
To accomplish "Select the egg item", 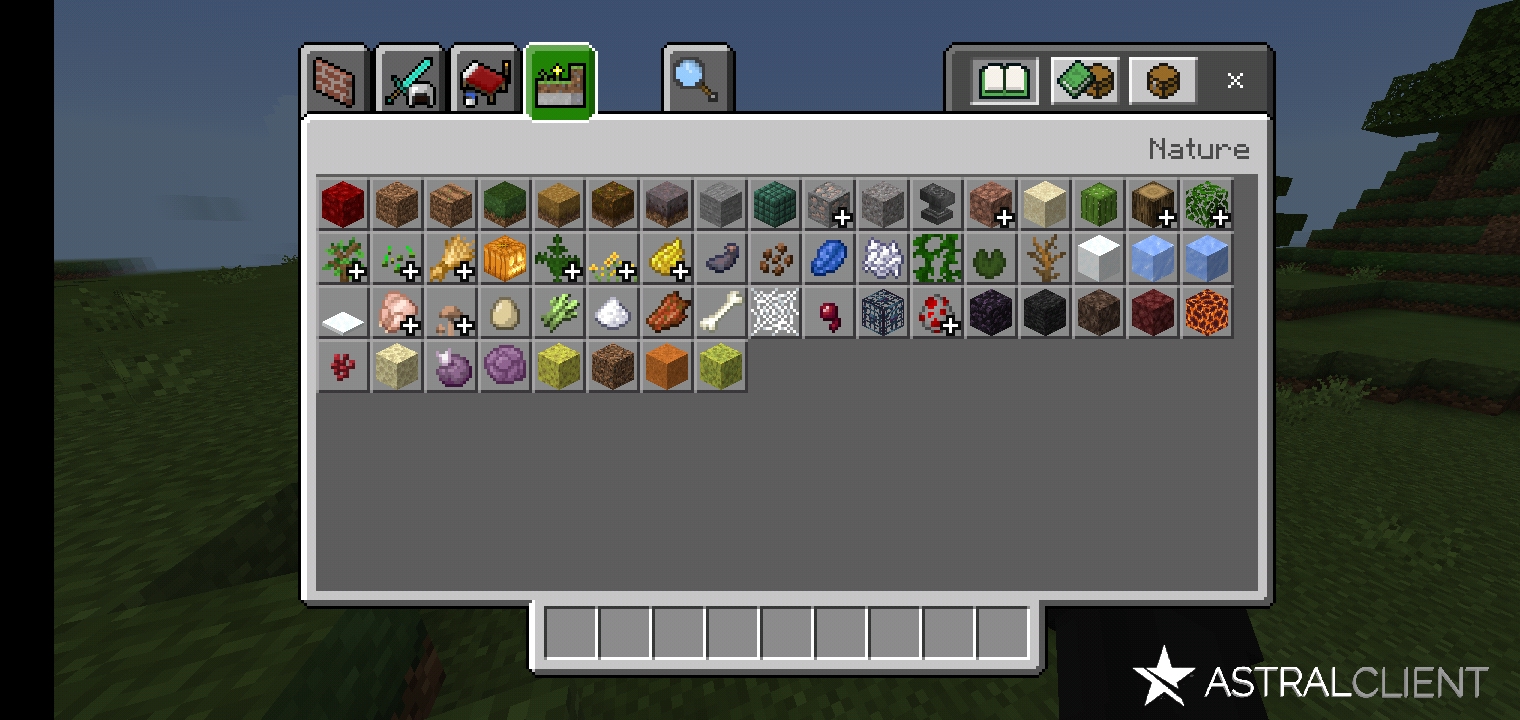I will [505, 312].
